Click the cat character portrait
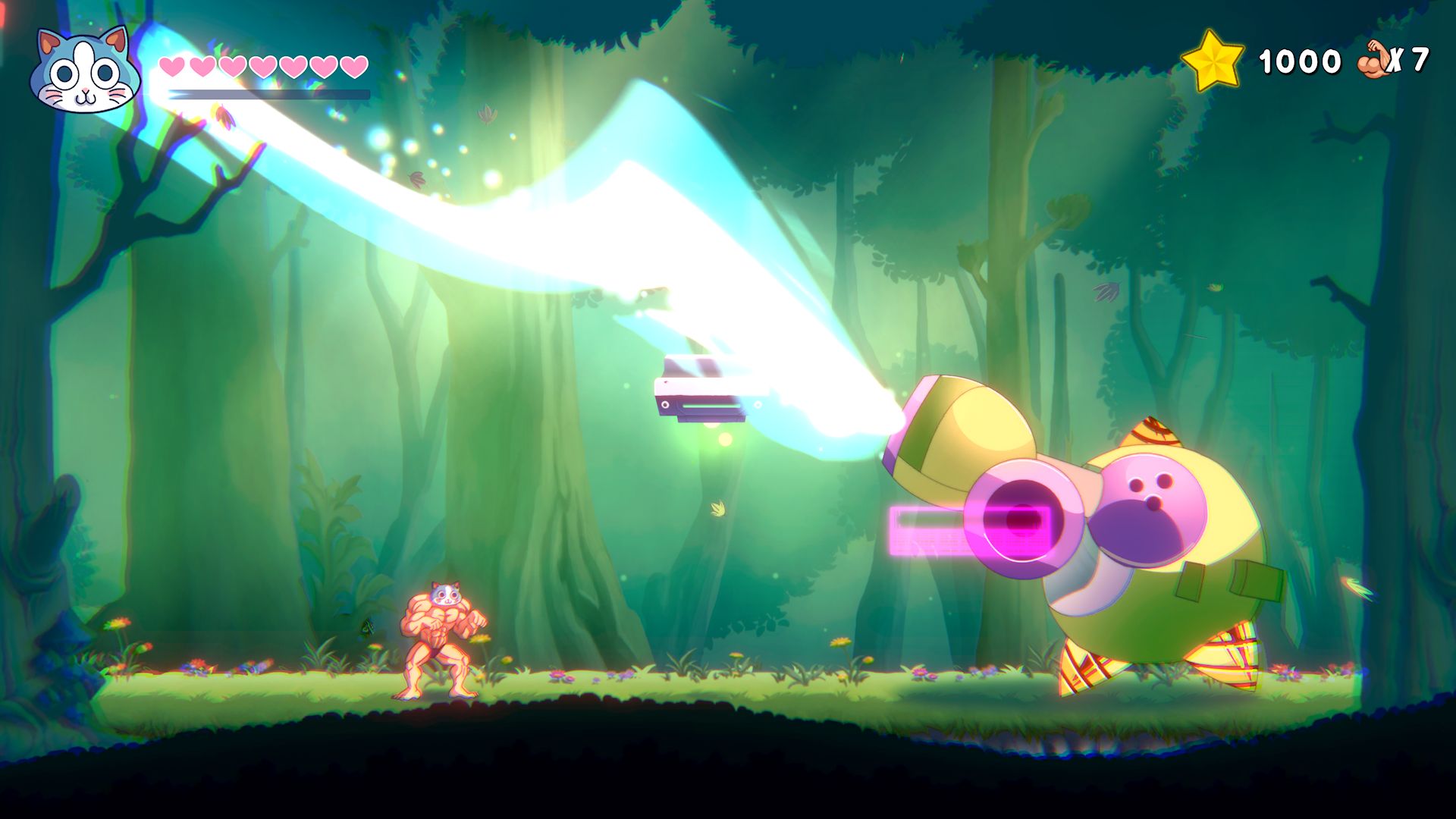Image resolution: width=1456 pixels, height=819 pixels. [85, 71]
